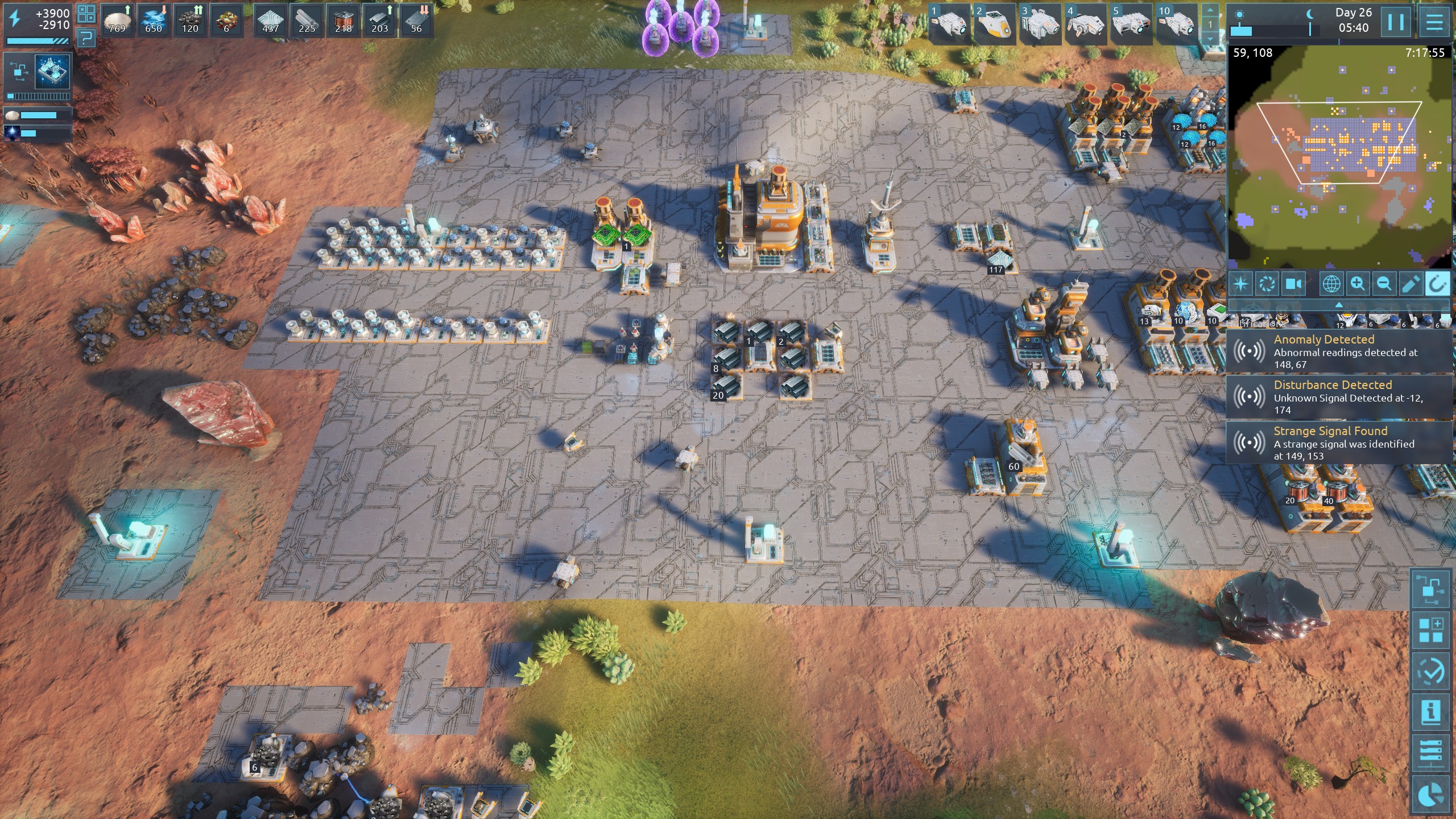
Task: Collapse the minimap panel with up arrow
Action: pos(1339,305)
